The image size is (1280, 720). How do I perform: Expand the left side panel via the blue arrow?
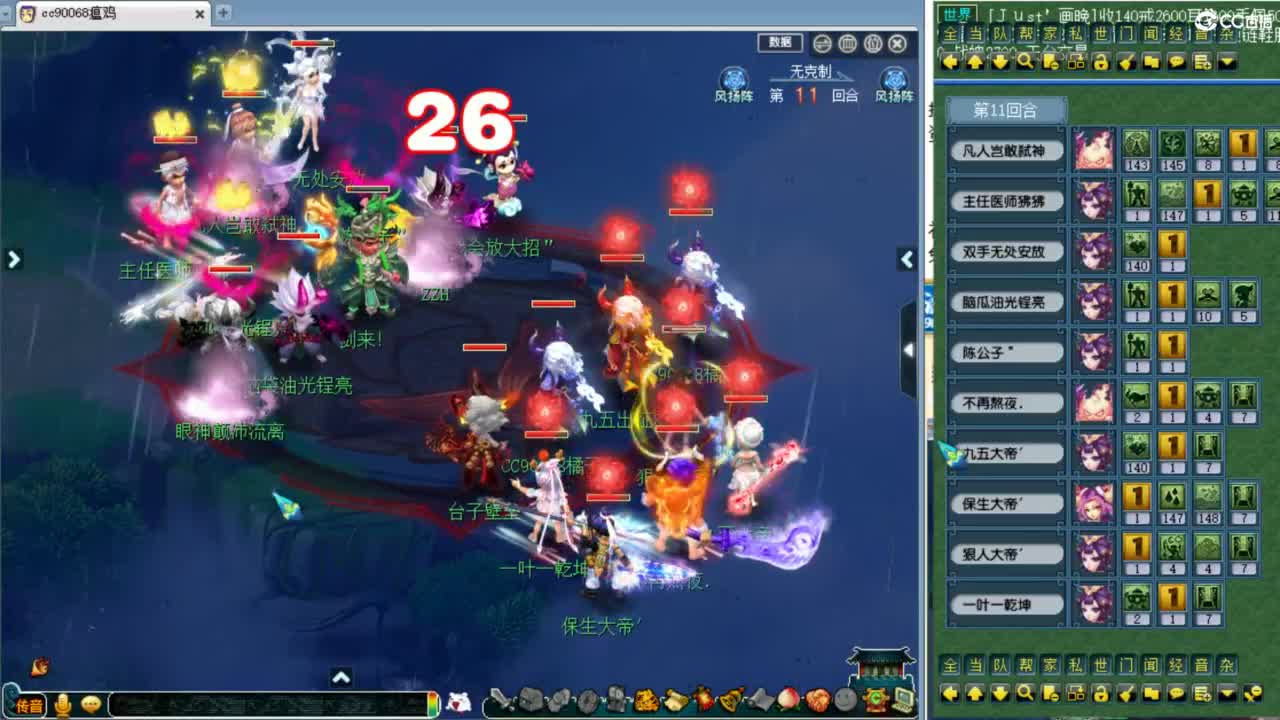13,259
